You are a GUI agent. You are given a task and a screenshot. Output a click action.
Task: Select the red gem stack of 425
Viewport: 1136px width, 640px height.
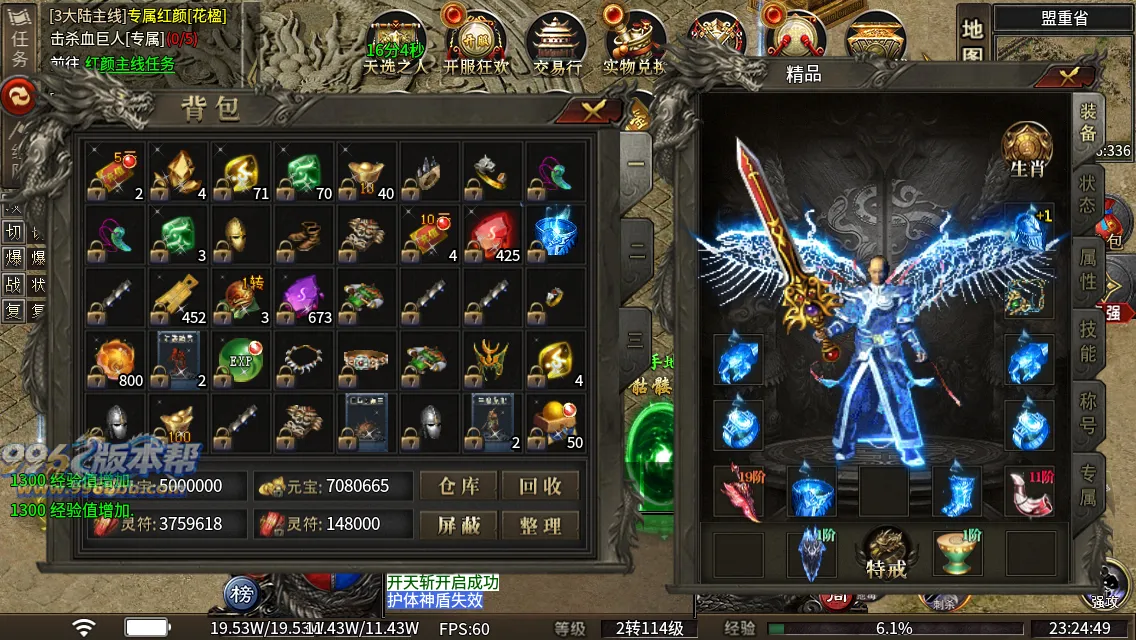(491, 234)
